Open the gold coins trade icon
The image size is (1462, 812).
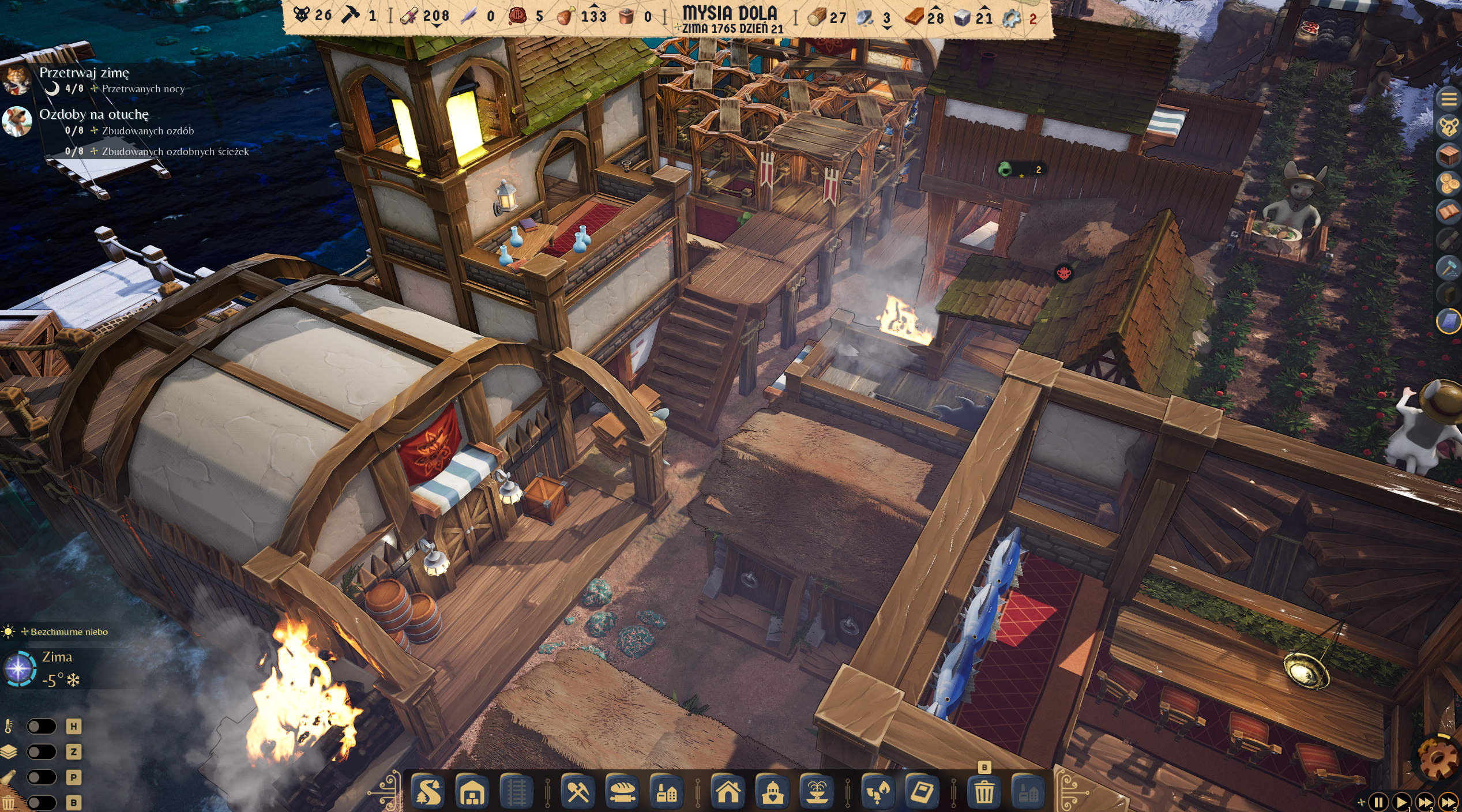click(1449, 184)
